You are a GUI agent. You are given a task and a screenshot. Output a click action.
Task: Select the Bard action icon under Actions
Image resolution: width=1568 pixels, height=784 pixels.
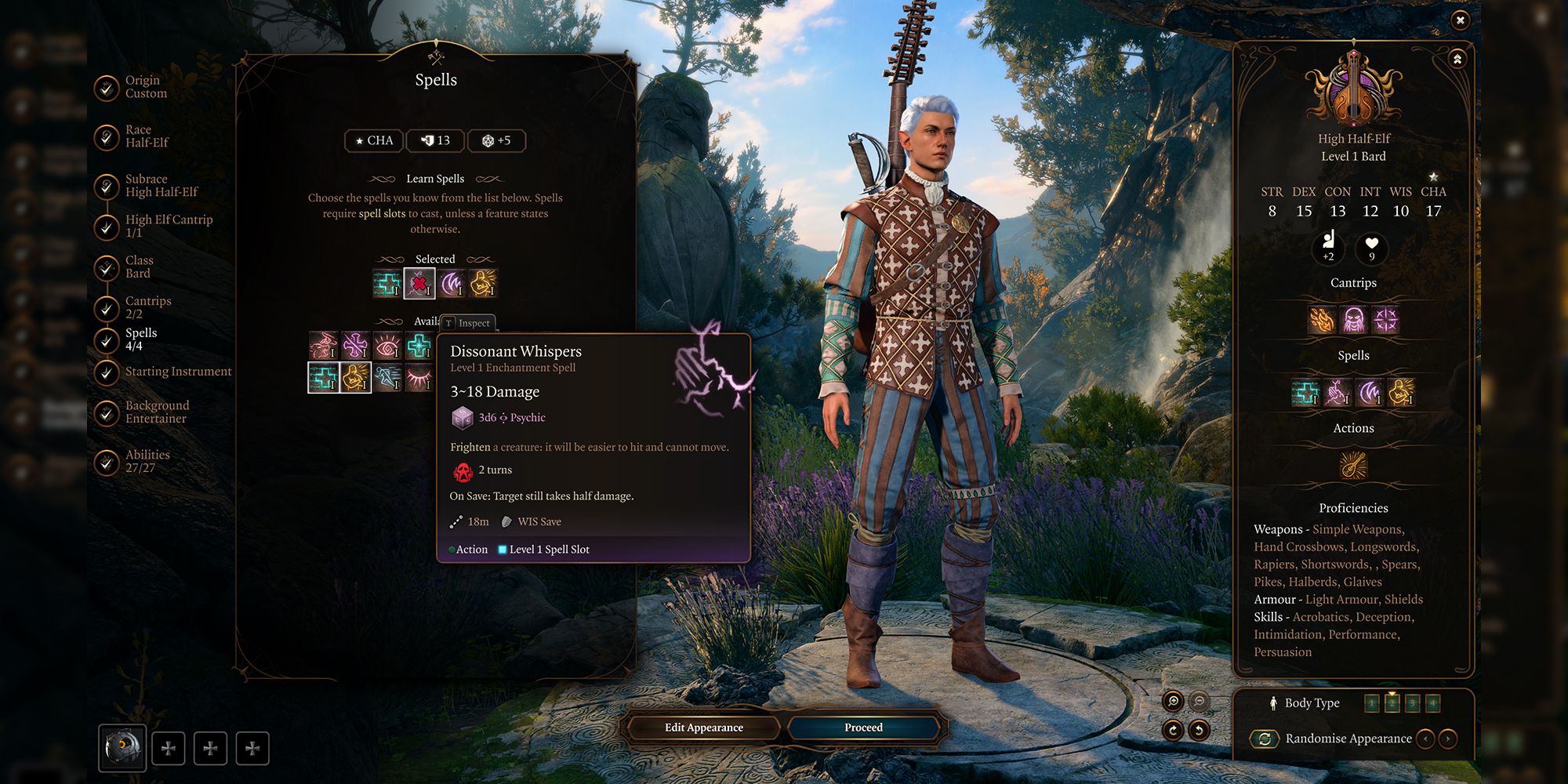point(1353,466)
